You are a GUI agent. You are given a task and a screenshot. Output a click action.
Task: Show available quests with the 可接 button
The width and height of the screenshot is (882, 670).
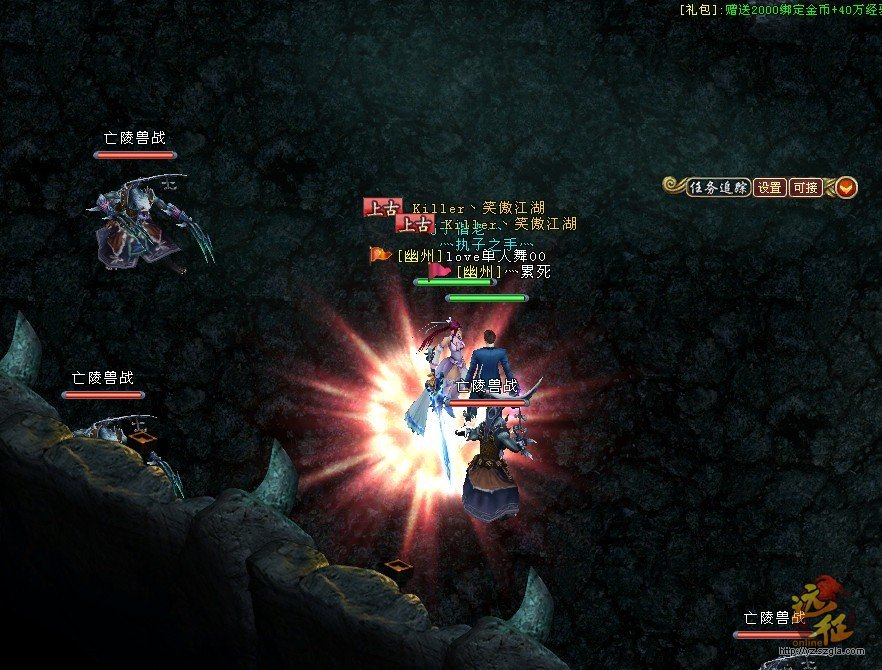click(x=805, y=187)
